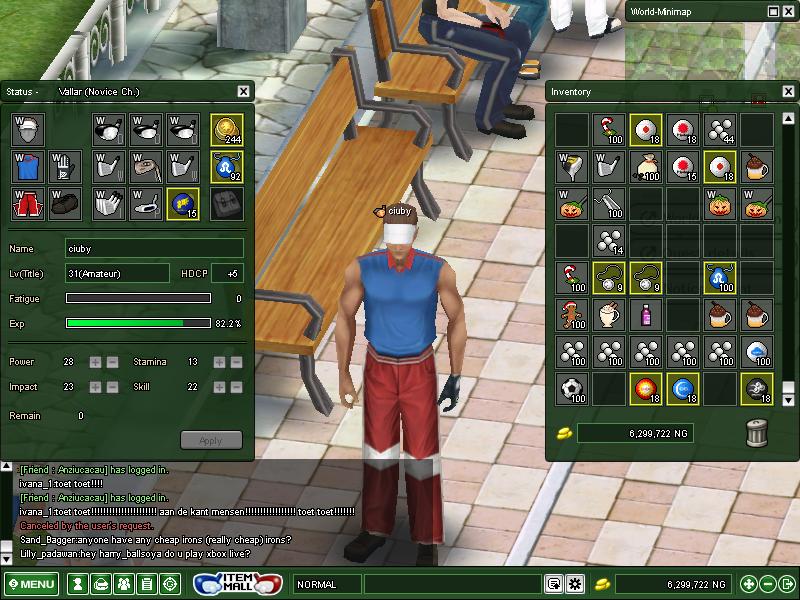Select the gingerbread man item
800x600 pixels.
(x=572, y=315)
